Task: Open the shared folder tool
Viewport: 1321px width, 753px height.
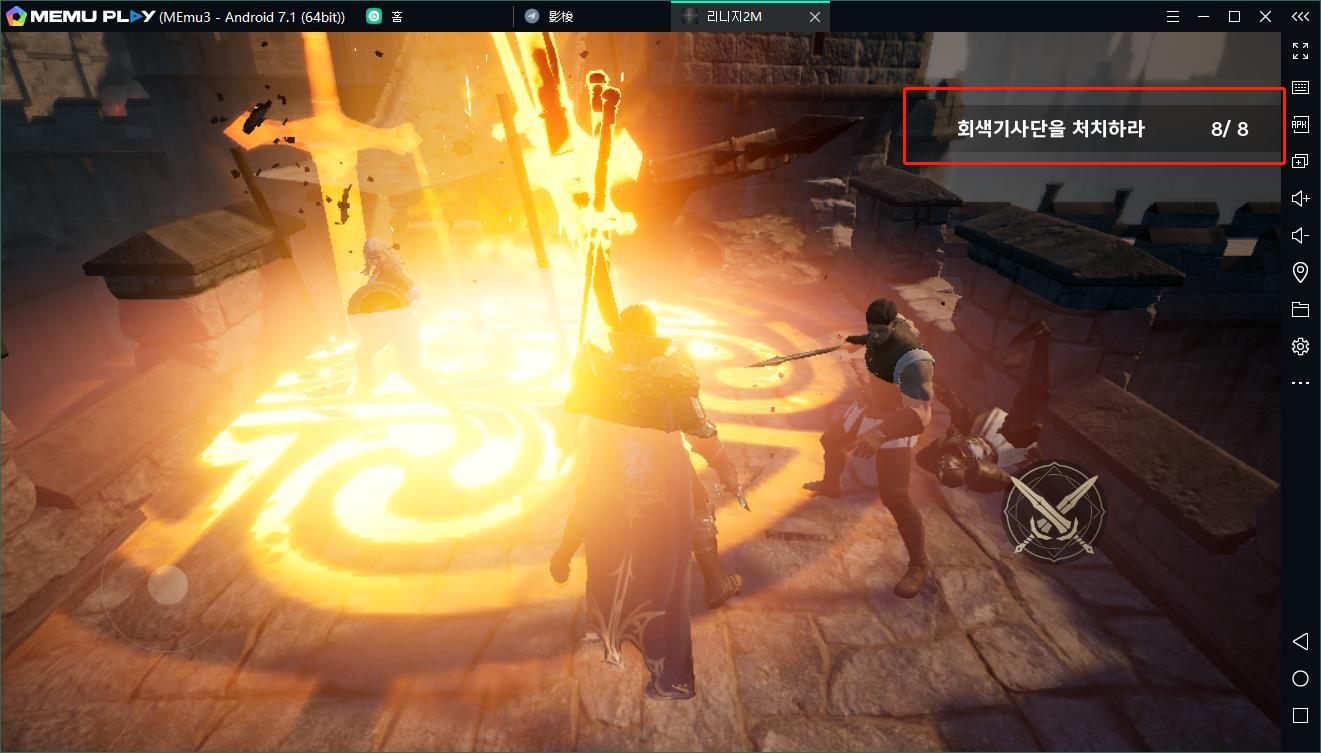Action: click(x=1300, y=310)
